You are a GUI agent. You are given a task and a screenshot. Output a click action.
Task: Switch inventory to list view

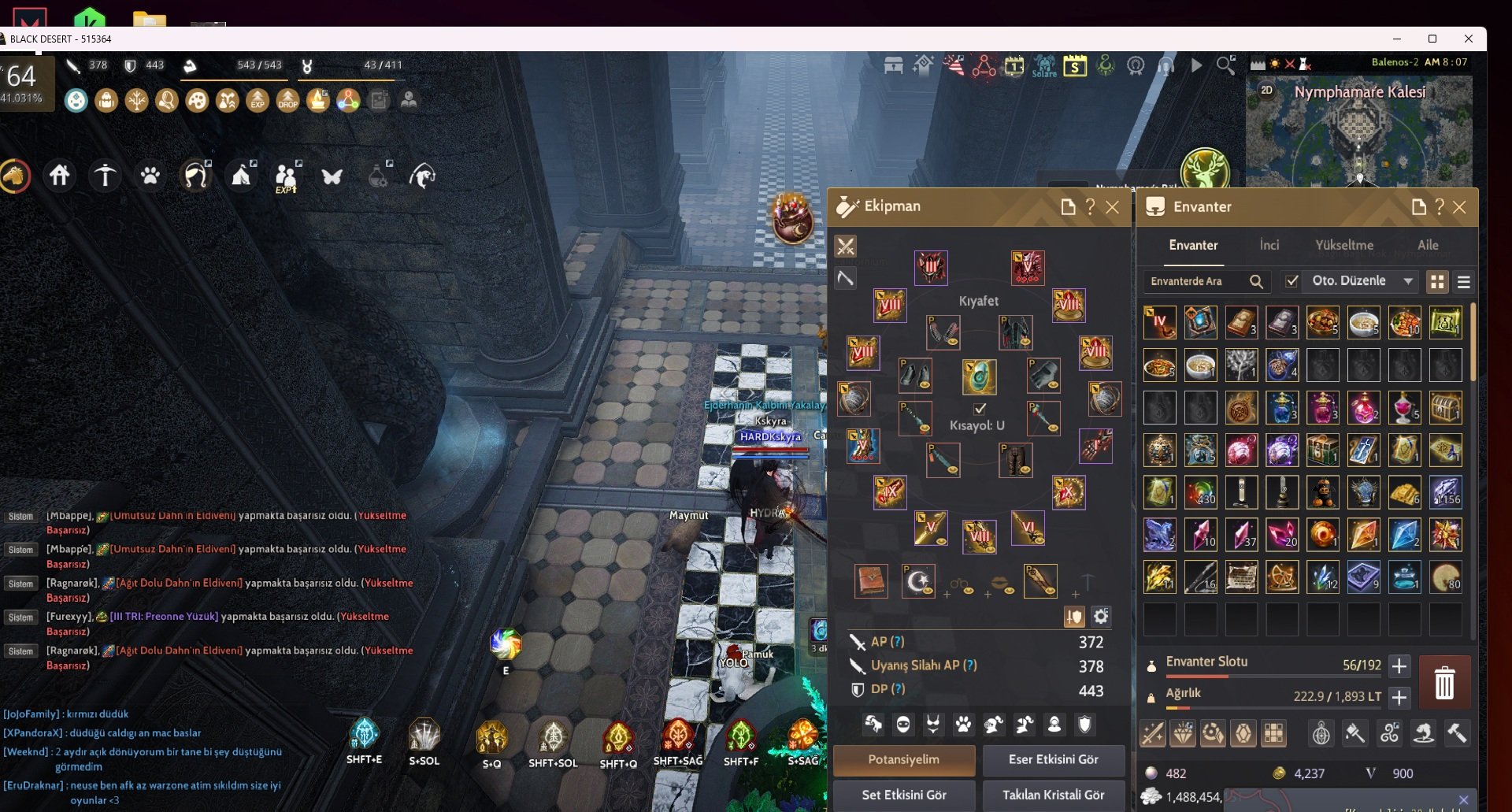tap(1464, 282)
